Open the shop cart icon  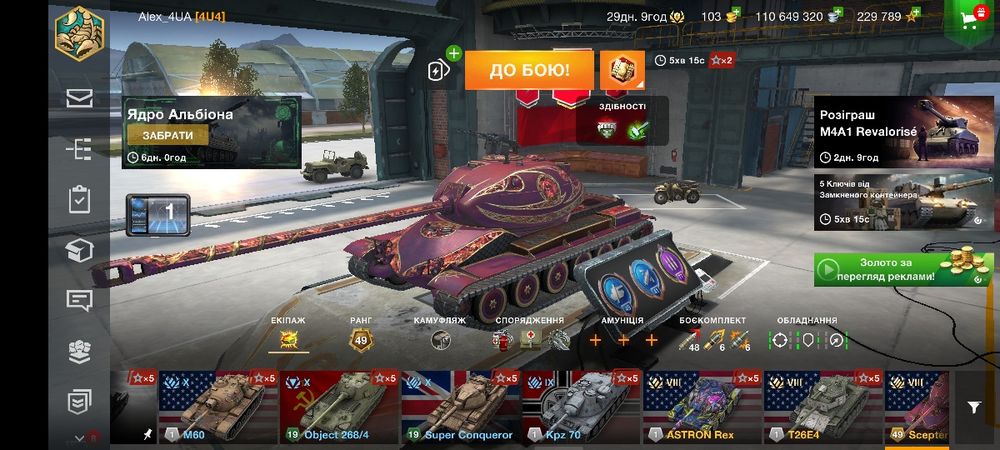click(967, 20)
